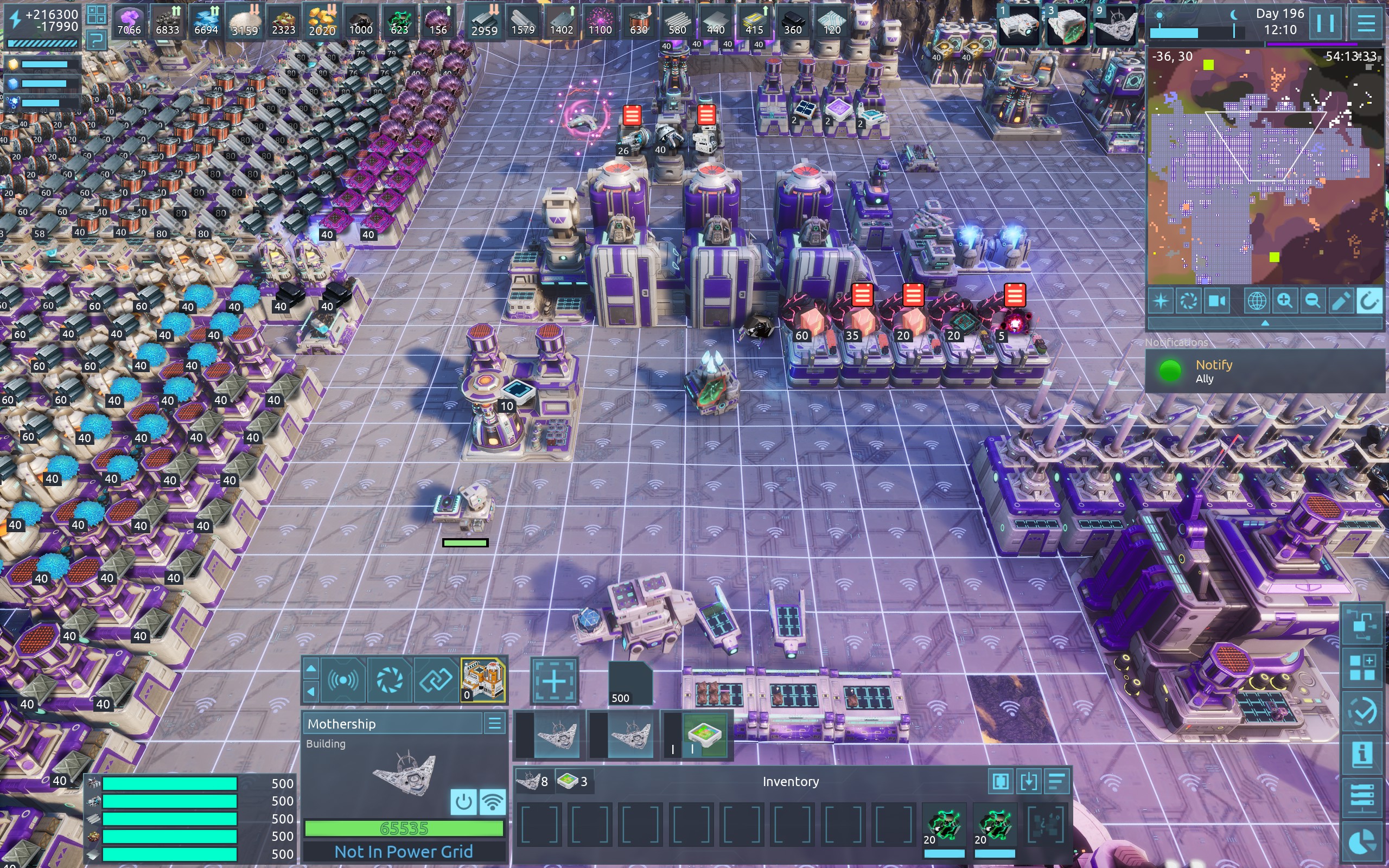Screen dimensions: 1389x868
Task: Zoom in the minimap with the magnifier plus
Action: click(1284, 301)
